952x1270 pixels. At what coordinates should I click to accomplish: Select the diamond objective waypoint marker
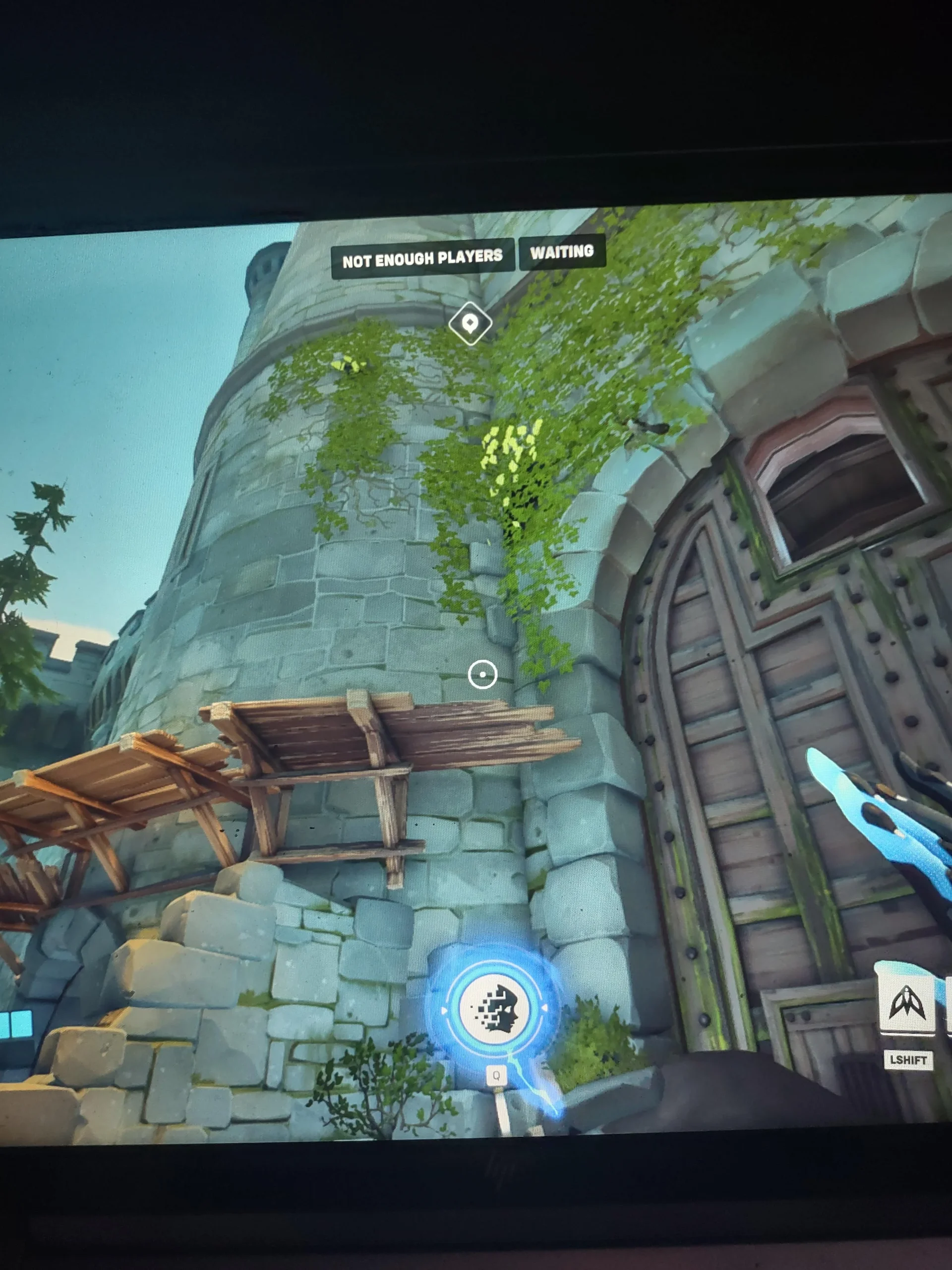pyautogui.click(x=470, y=323)
